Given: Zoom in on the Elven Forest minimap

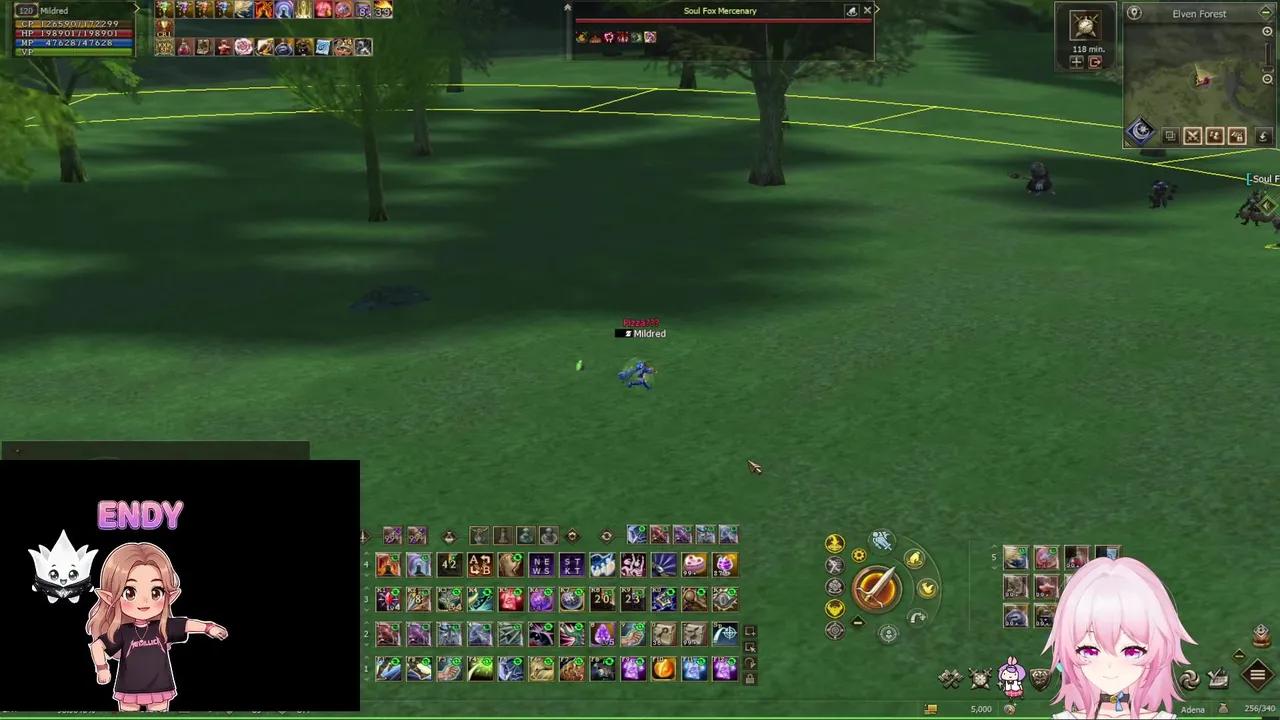Looking at the screenshot, I should point(1267,31).
